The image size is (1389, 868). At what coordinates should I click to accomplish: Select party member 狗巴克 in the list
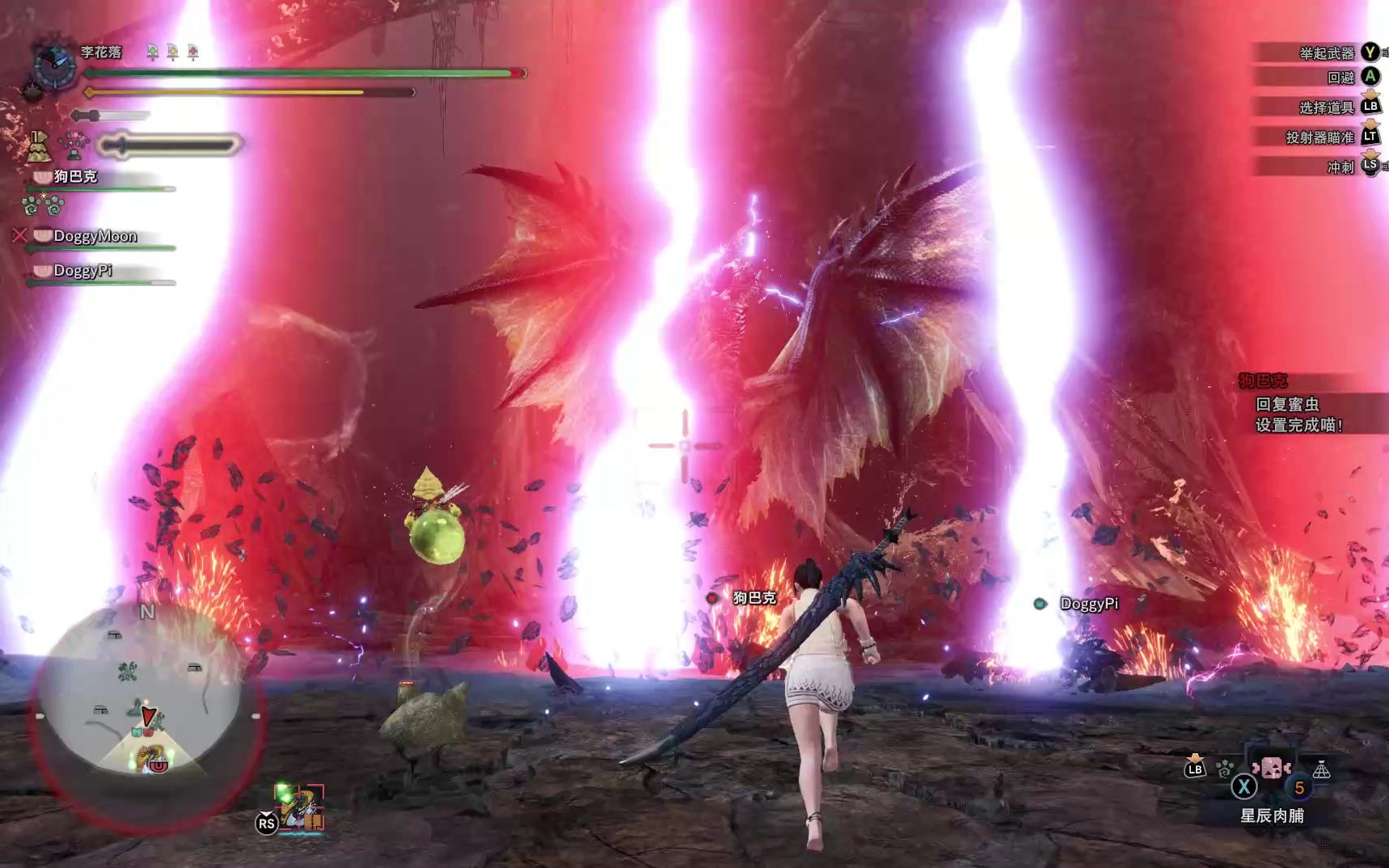(x=75, y=176)
